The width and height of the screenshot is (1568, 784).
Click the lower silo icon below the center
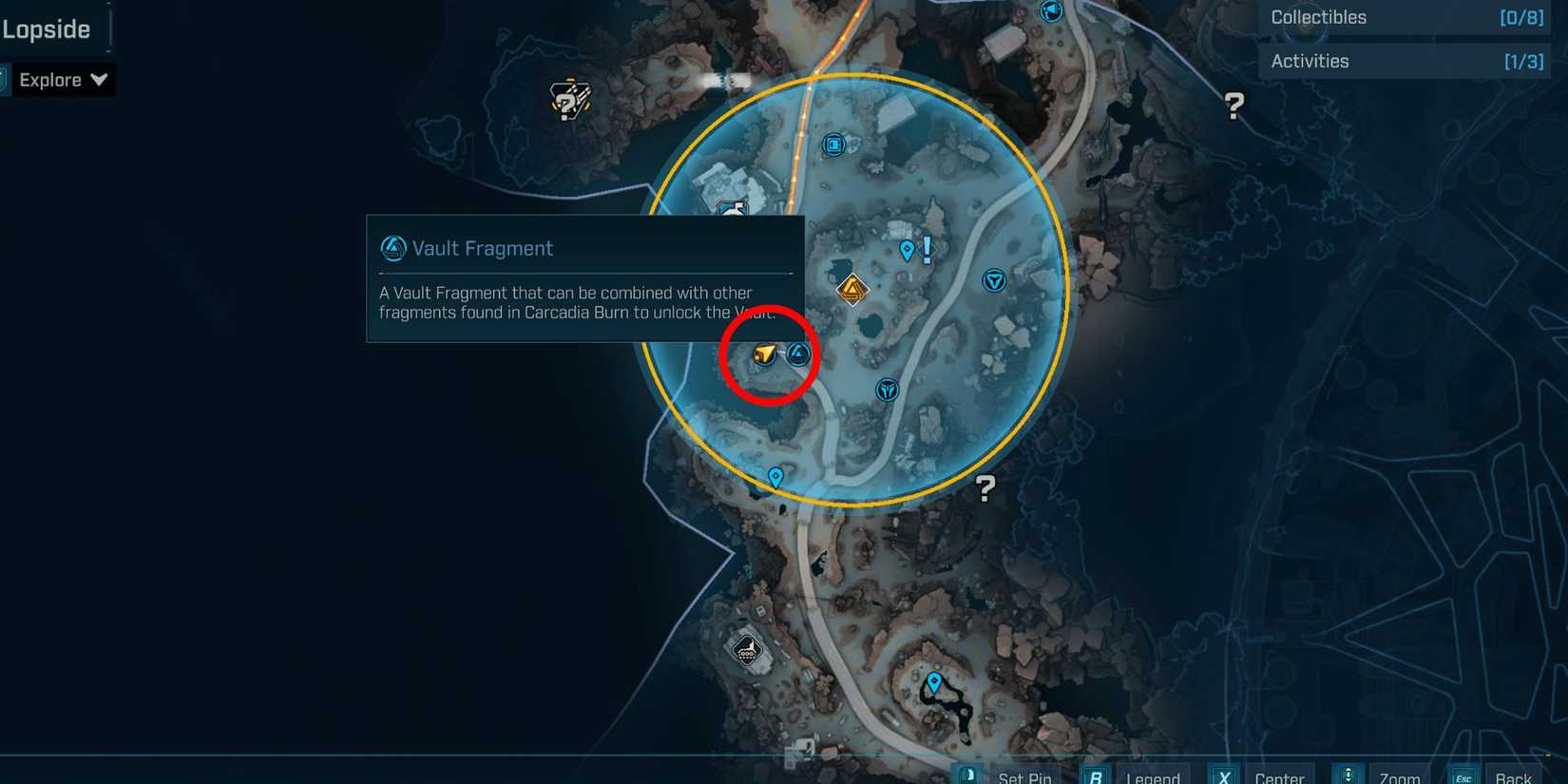tap(886, 389)
